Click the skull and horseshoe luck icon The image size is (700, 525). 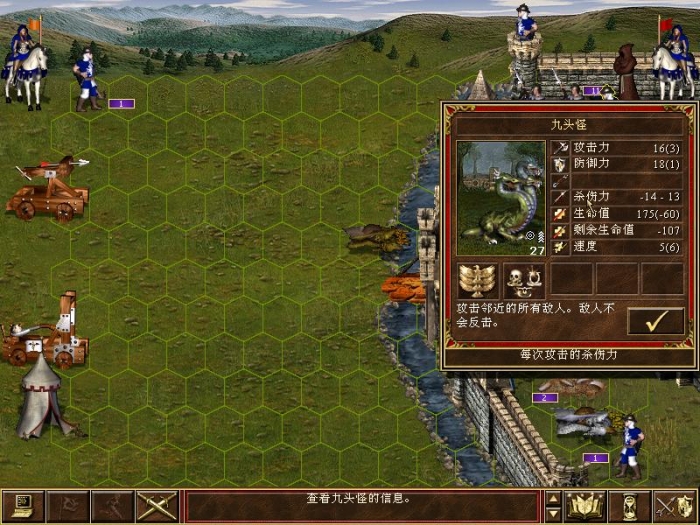pyautogui.click(x=523, y=279)
